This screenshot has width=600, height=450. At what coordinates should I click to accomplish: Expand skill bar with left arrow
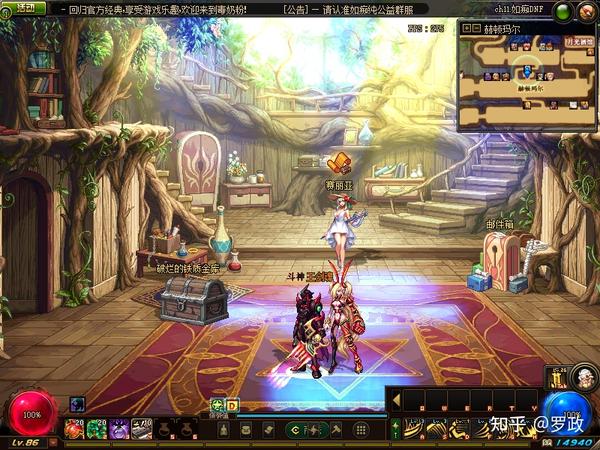tap(396, 400)
